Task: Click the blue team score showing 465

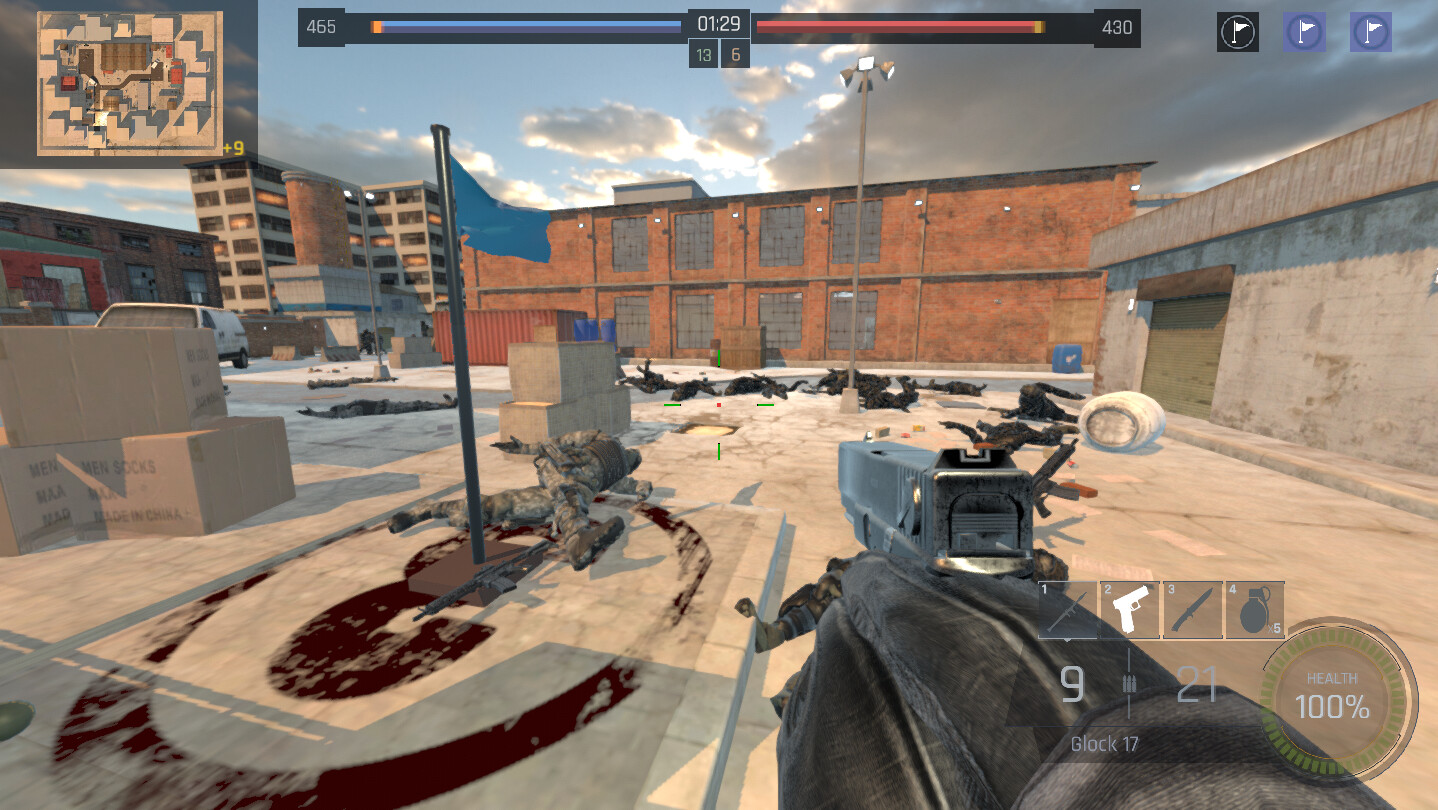Action: [x=320, y=27]
